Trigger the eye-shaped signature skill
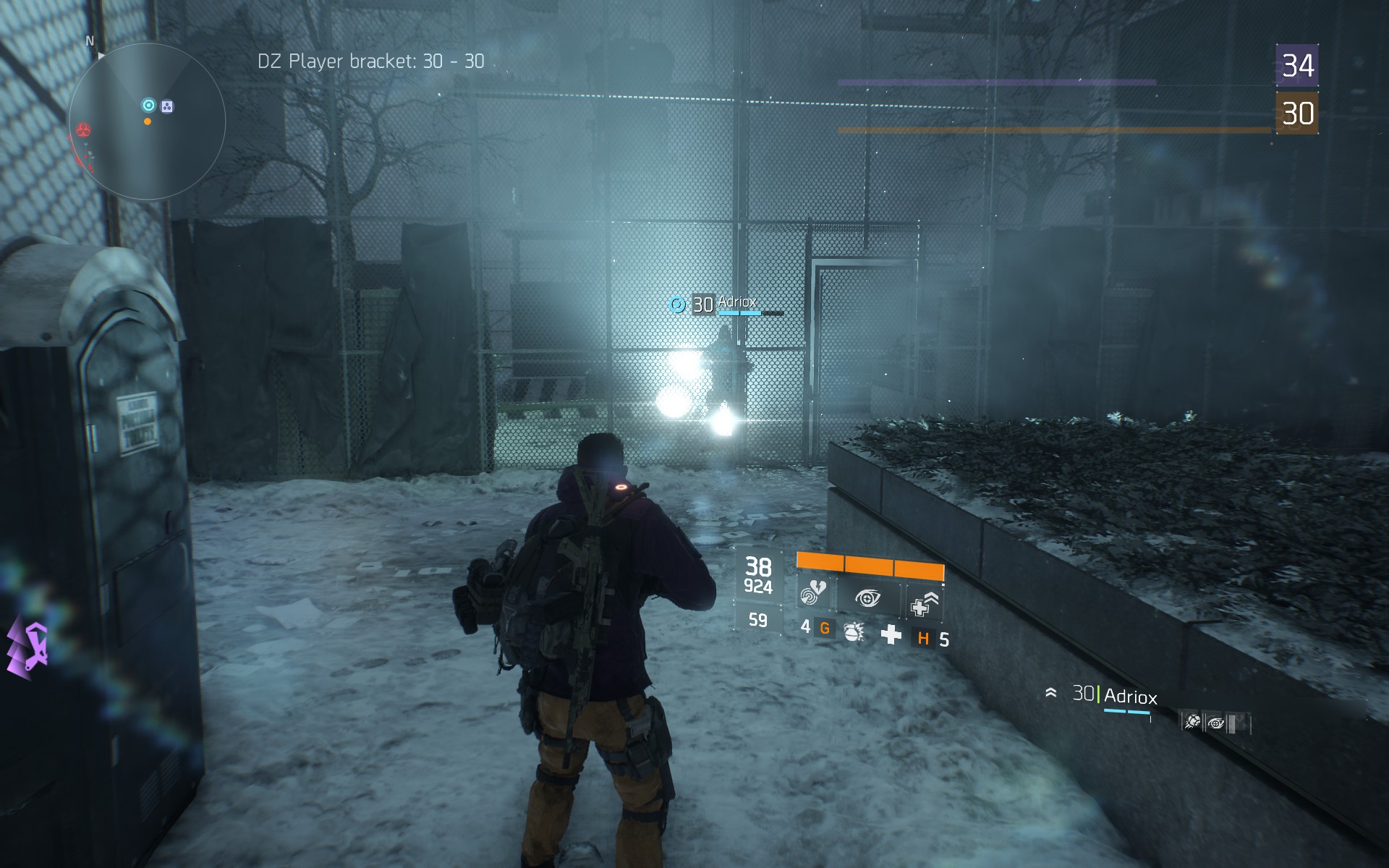Image resolution: width=1389 pixels, height=868 pixels. [x=867, y=598]
